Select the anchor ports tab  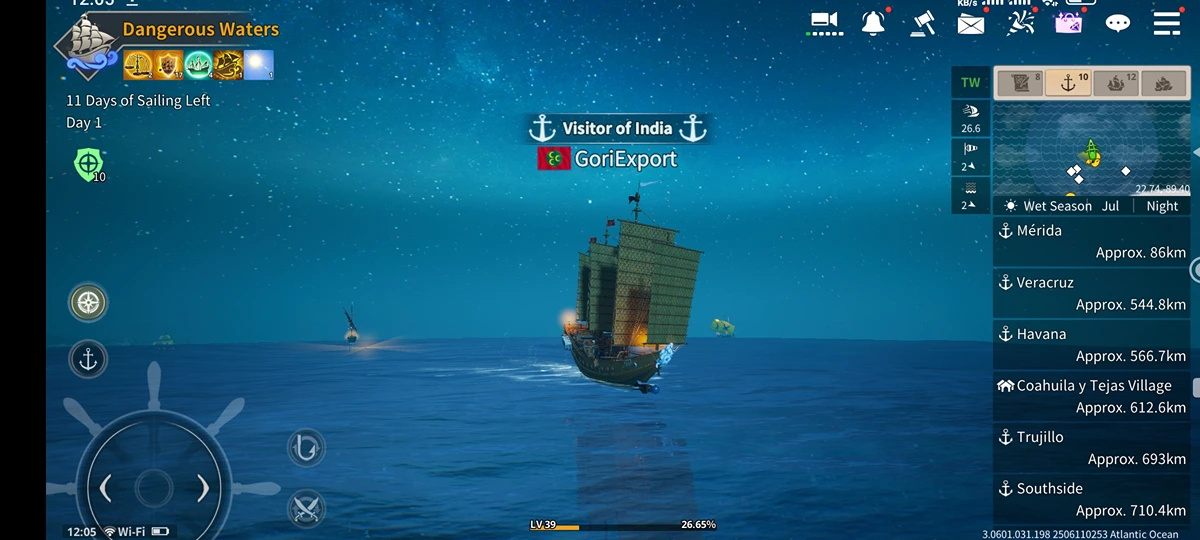tap(1068, 84)
